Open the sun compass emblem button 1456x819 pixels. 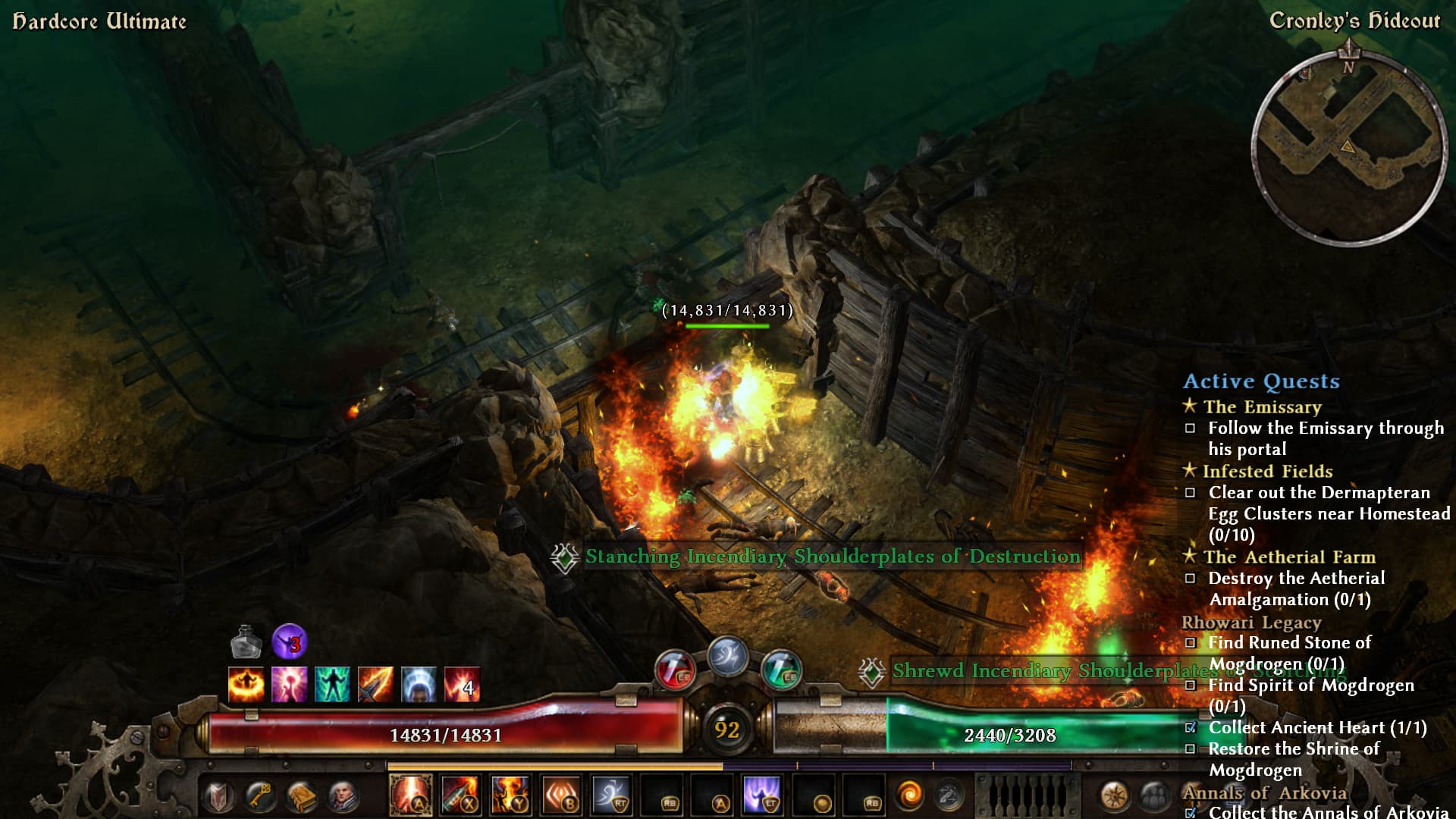pos(1114,796)
